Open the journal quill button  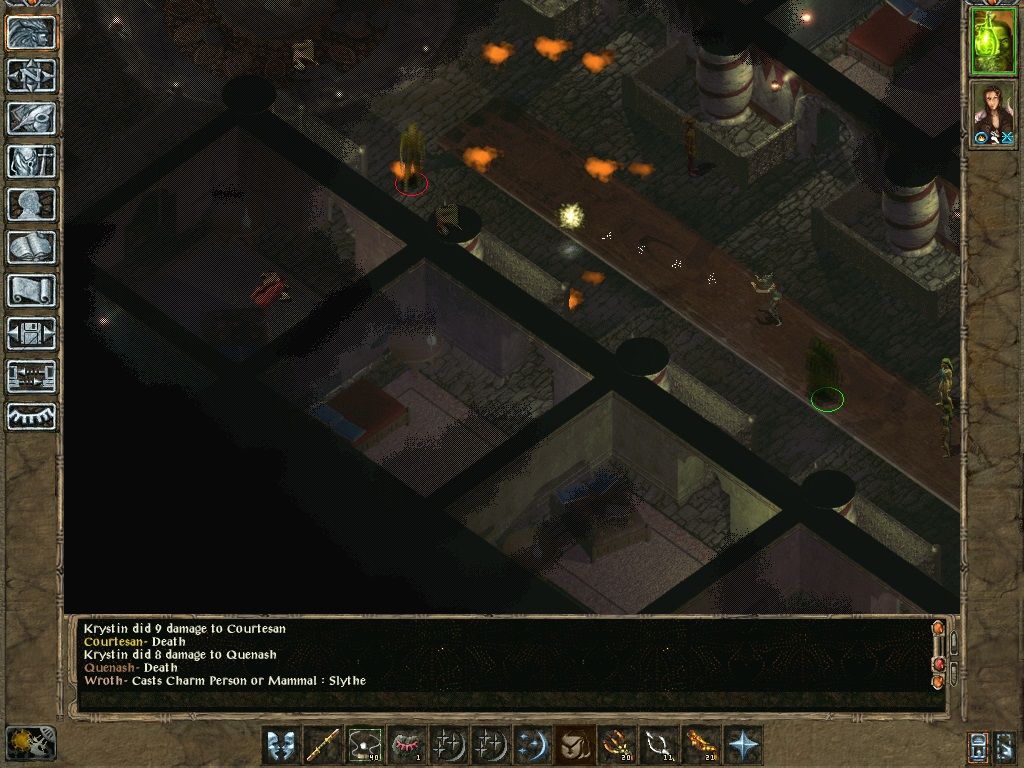[x=31, y=118]
